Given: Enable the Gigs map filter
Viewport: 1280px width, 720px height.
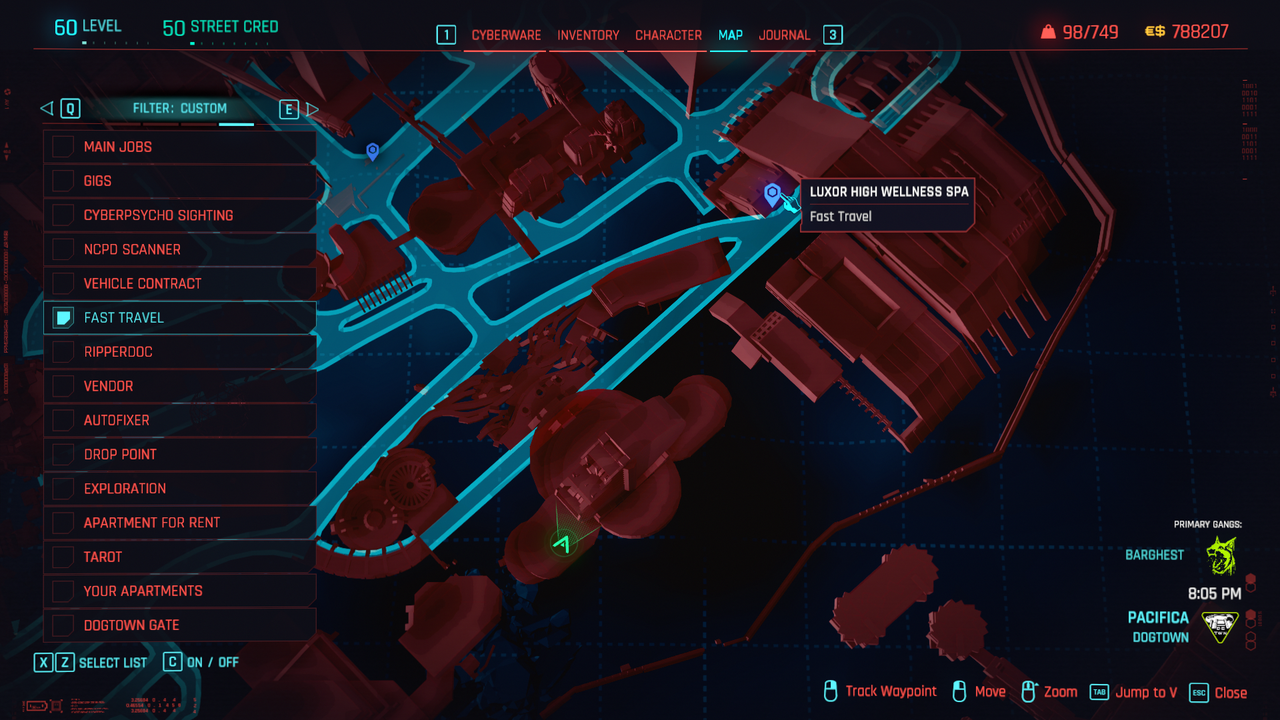Looking at the screenshot, I should coord(64,181).
